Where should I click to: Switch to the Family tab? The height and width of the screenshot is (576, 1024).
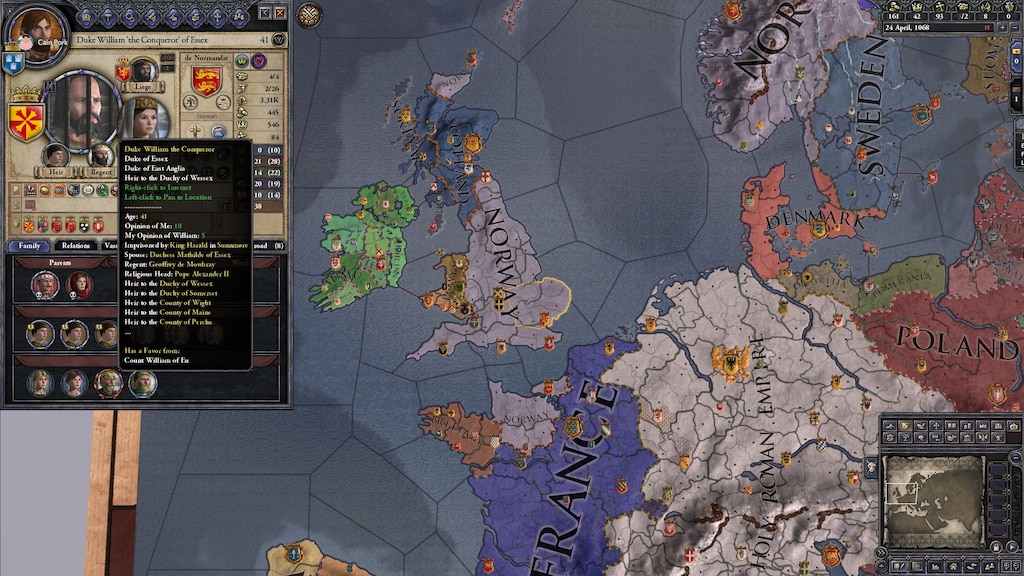pos(29,245)
